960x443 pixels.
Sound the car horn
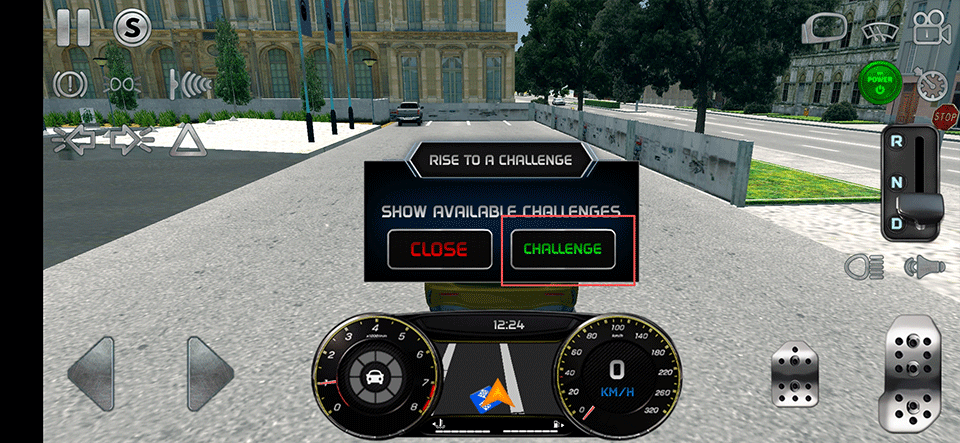(x=924, y=266)
